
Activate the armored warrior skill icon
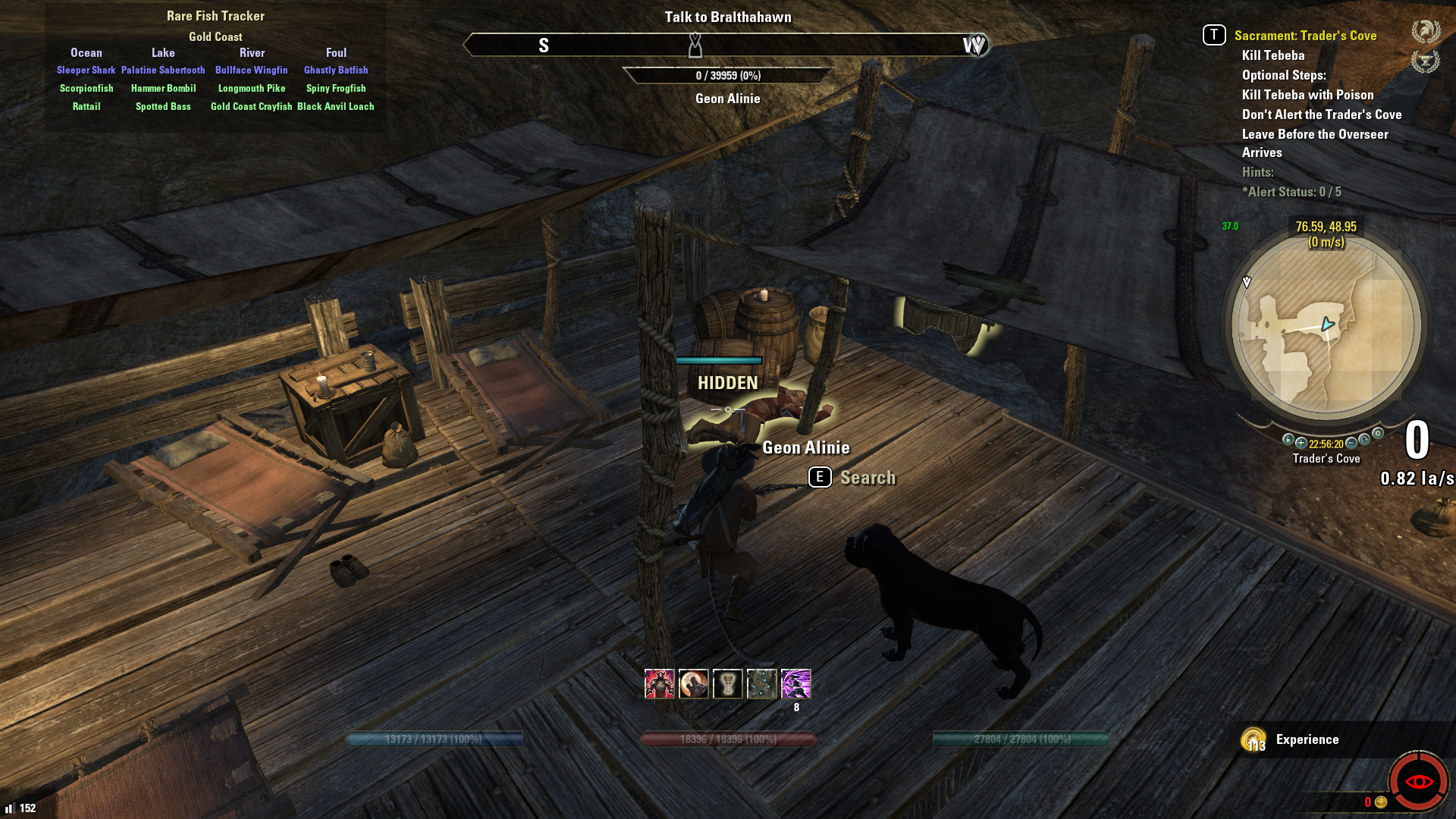click(x=659, y=684)
